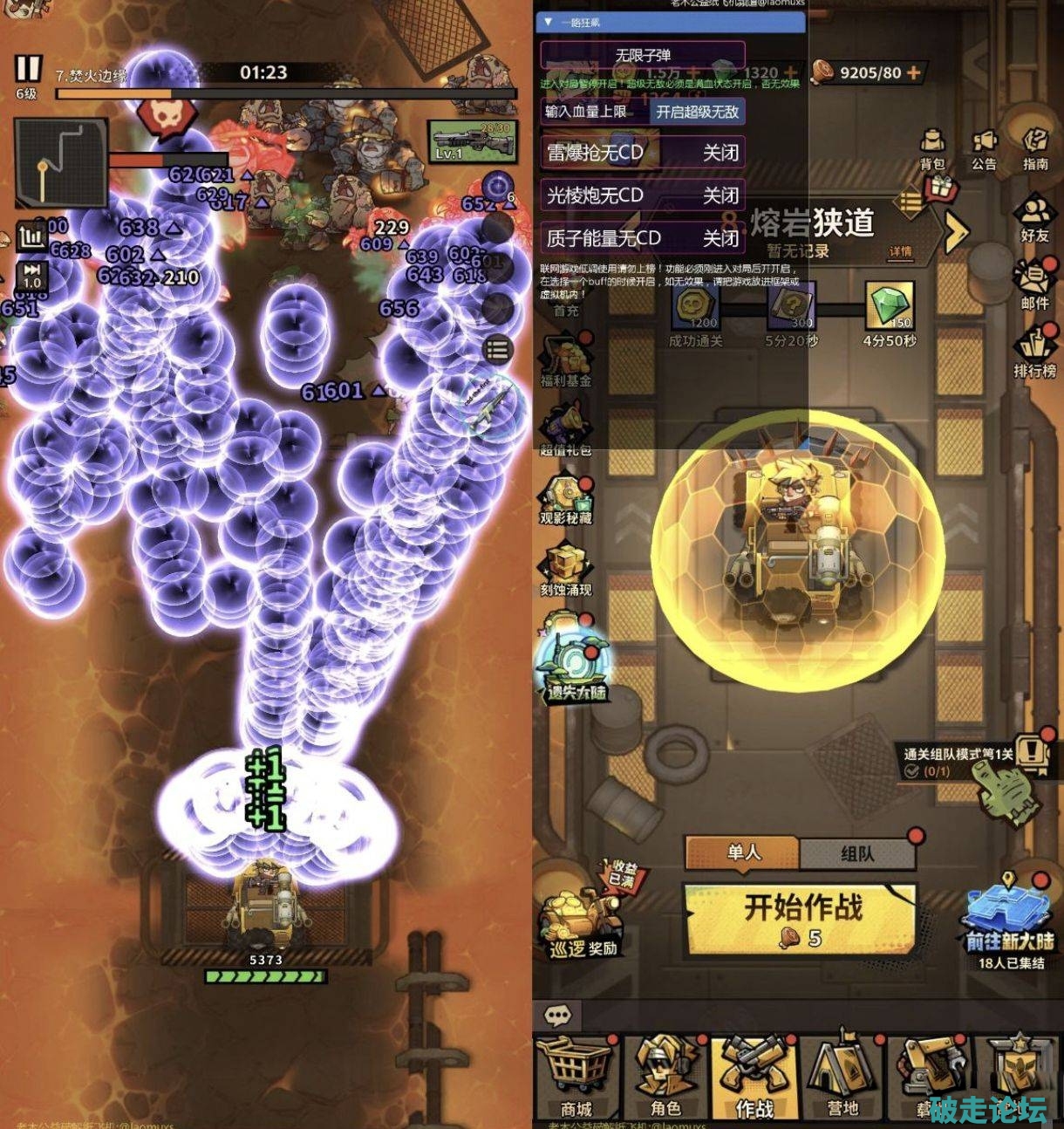The height and width of the screenshot is (1129, 1064).
Task: Toggle the 1.0 game speed button
Action: click(32, 276)
